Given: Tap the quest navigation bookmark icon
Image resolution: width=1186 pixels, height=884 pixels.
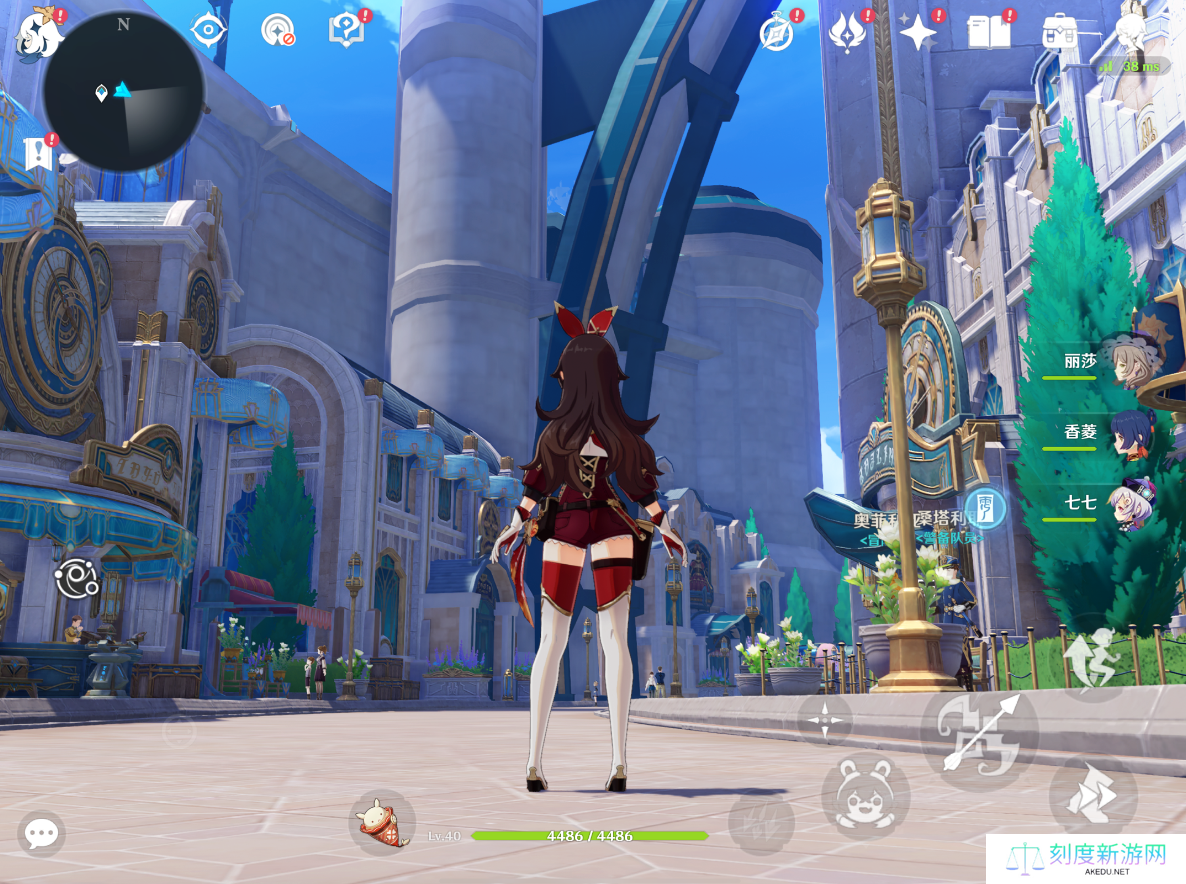Looking at the screenshot, I should 37,154.
